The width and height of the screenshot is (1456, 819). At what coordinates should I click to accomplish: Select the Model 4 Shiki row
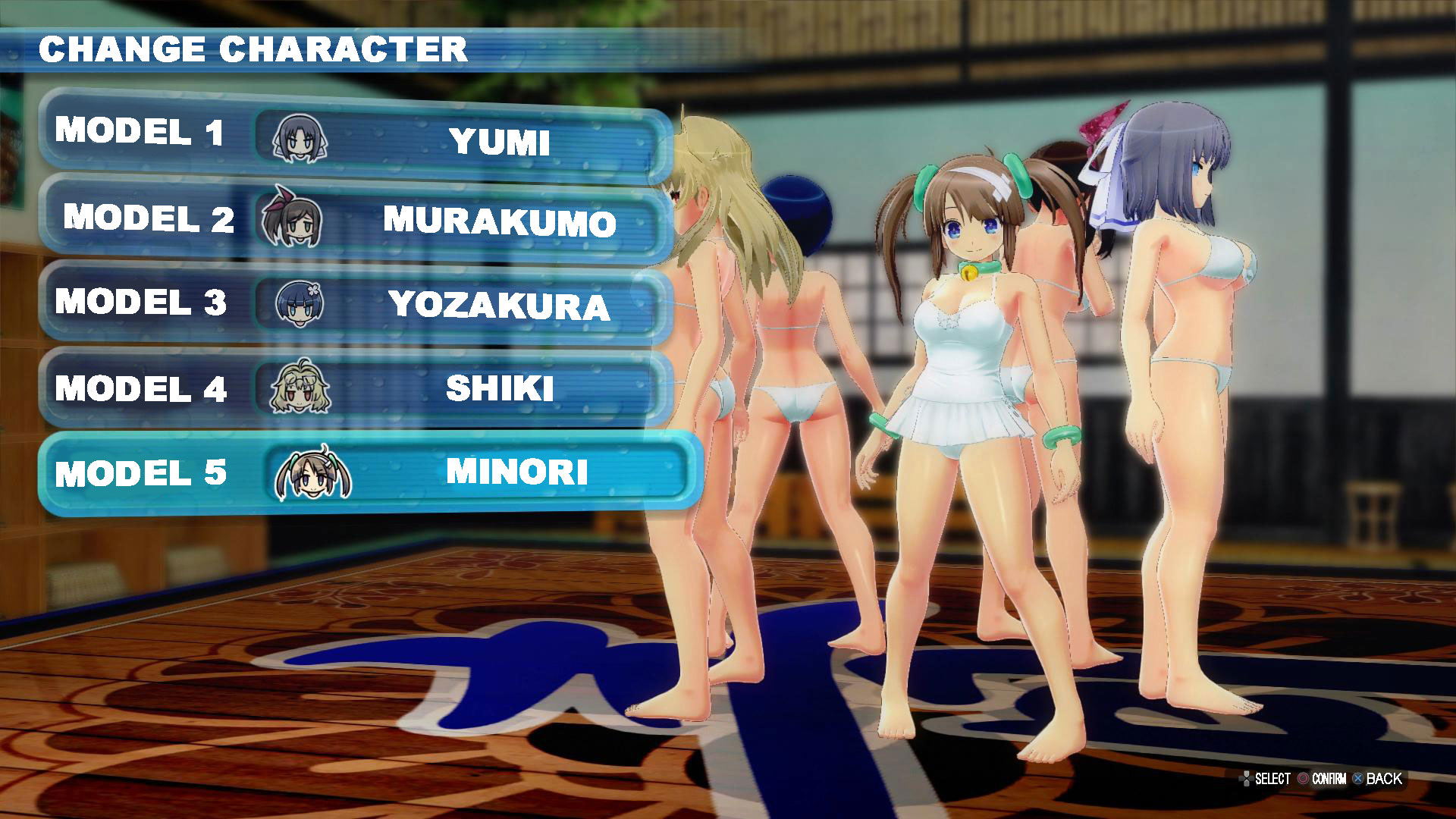(355, 388)
